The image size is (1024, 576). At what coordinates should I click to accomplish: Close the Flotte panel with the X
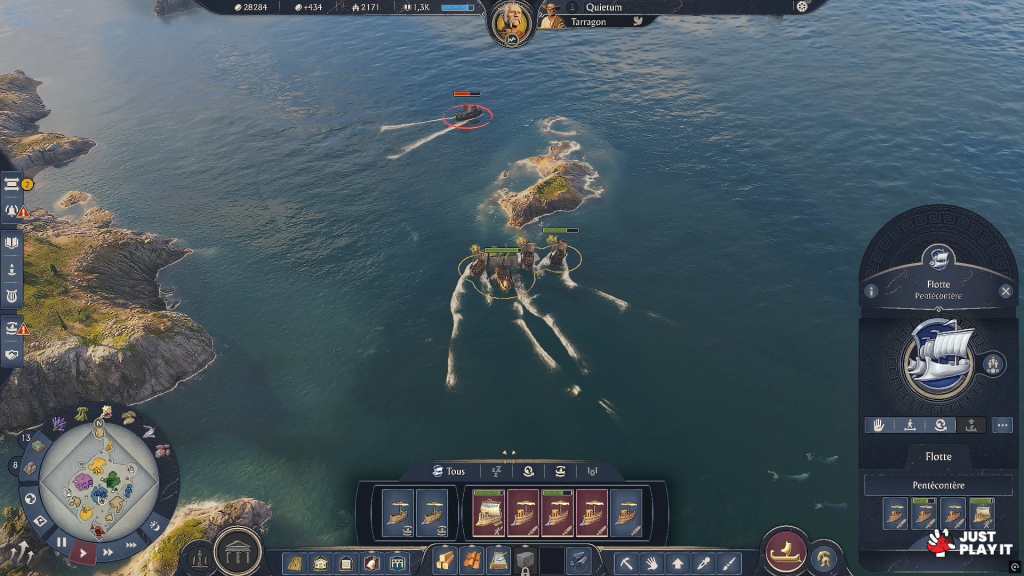(1005, 291)
